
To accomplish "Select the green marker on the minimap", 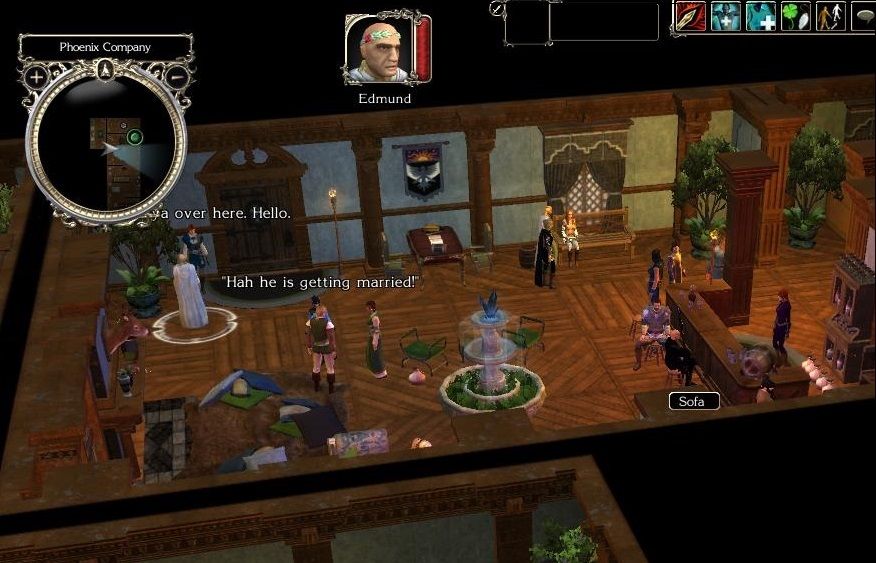I will pyautogui.click(x=135, y=137).
